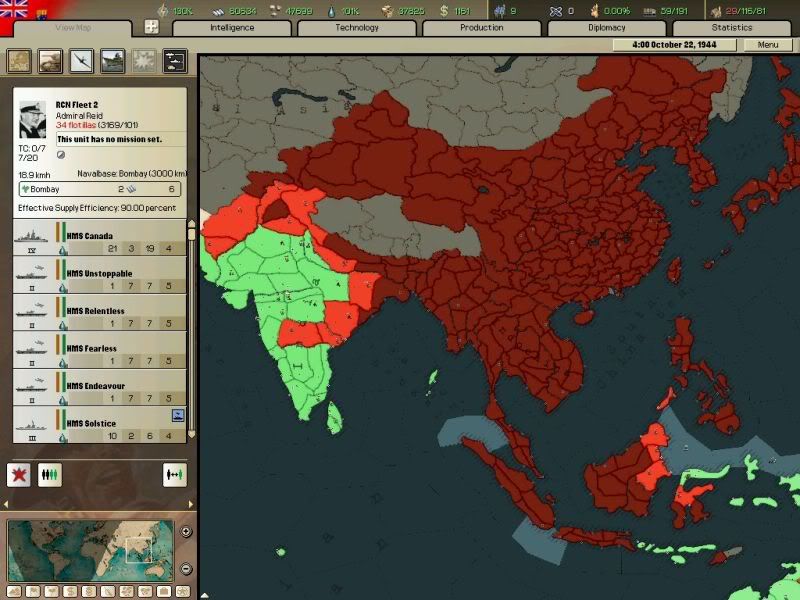Show the Statistics tab

coord(731,28)
